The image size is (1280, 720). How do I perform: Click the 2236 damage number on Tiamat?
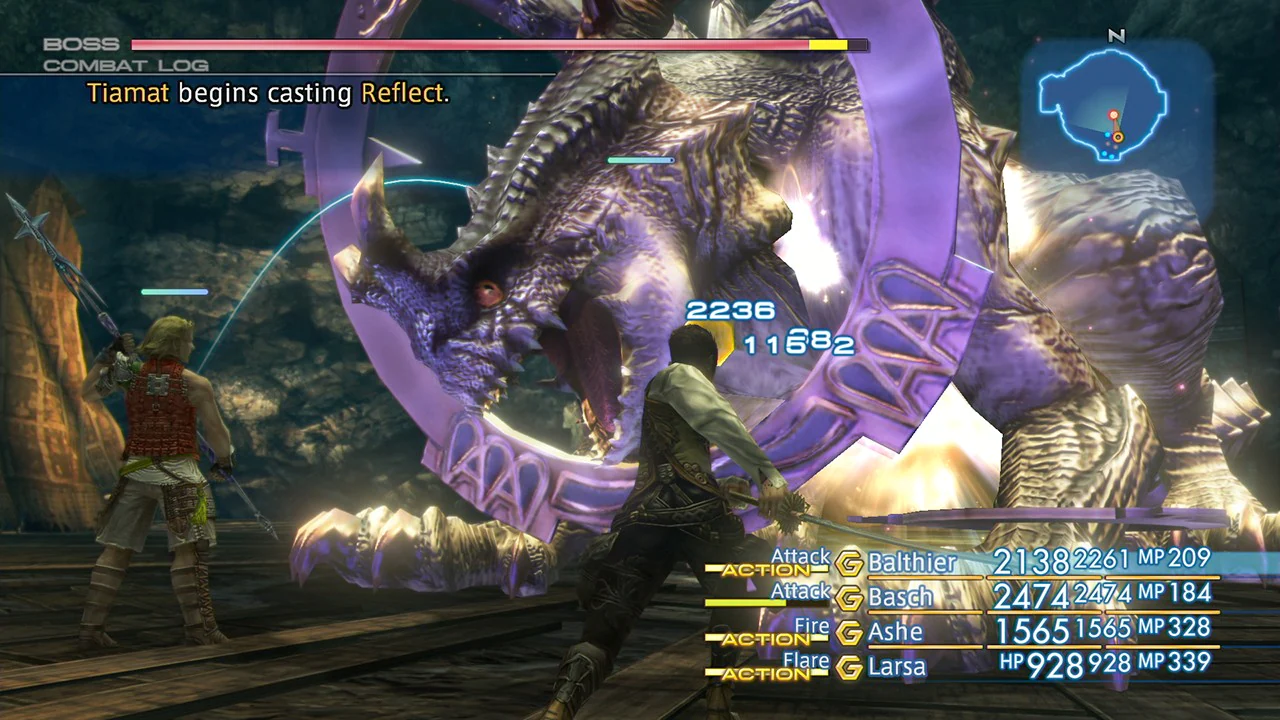(733, 310)
